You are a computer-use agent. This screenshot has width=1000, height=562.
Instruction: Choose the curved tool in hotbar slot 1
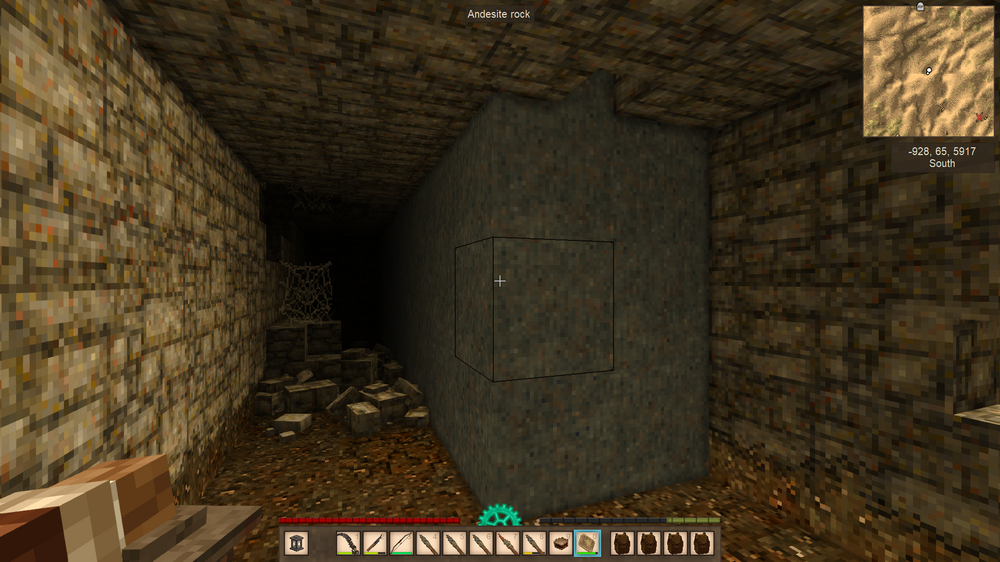349,543
